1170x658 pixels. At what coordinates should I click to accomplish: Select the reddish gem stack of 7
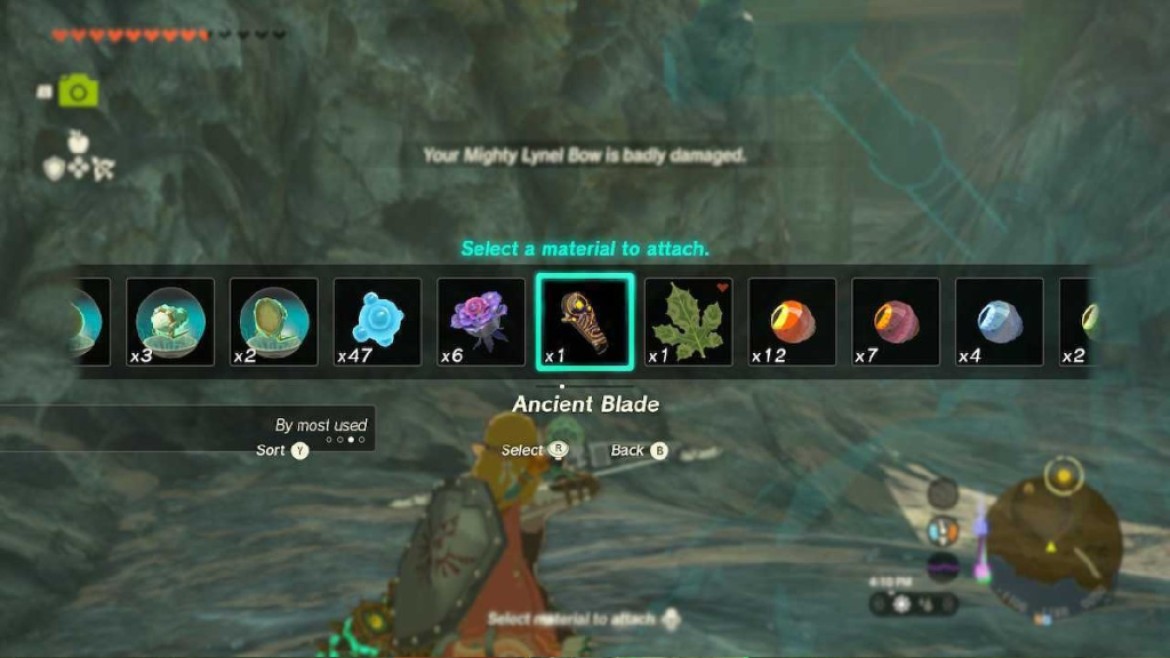pos(896,322)
